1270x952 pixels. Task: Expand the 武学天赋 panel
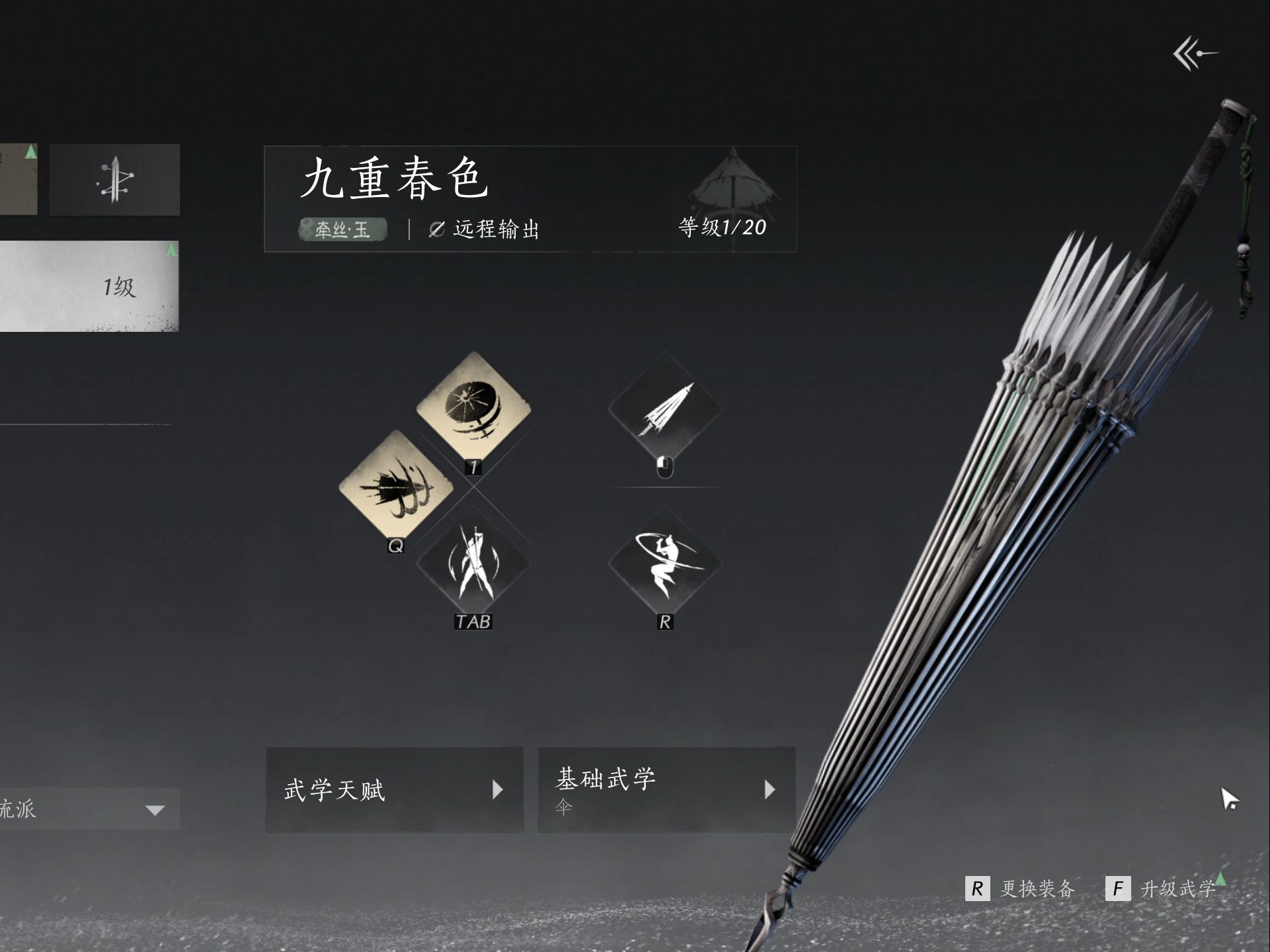394,789
